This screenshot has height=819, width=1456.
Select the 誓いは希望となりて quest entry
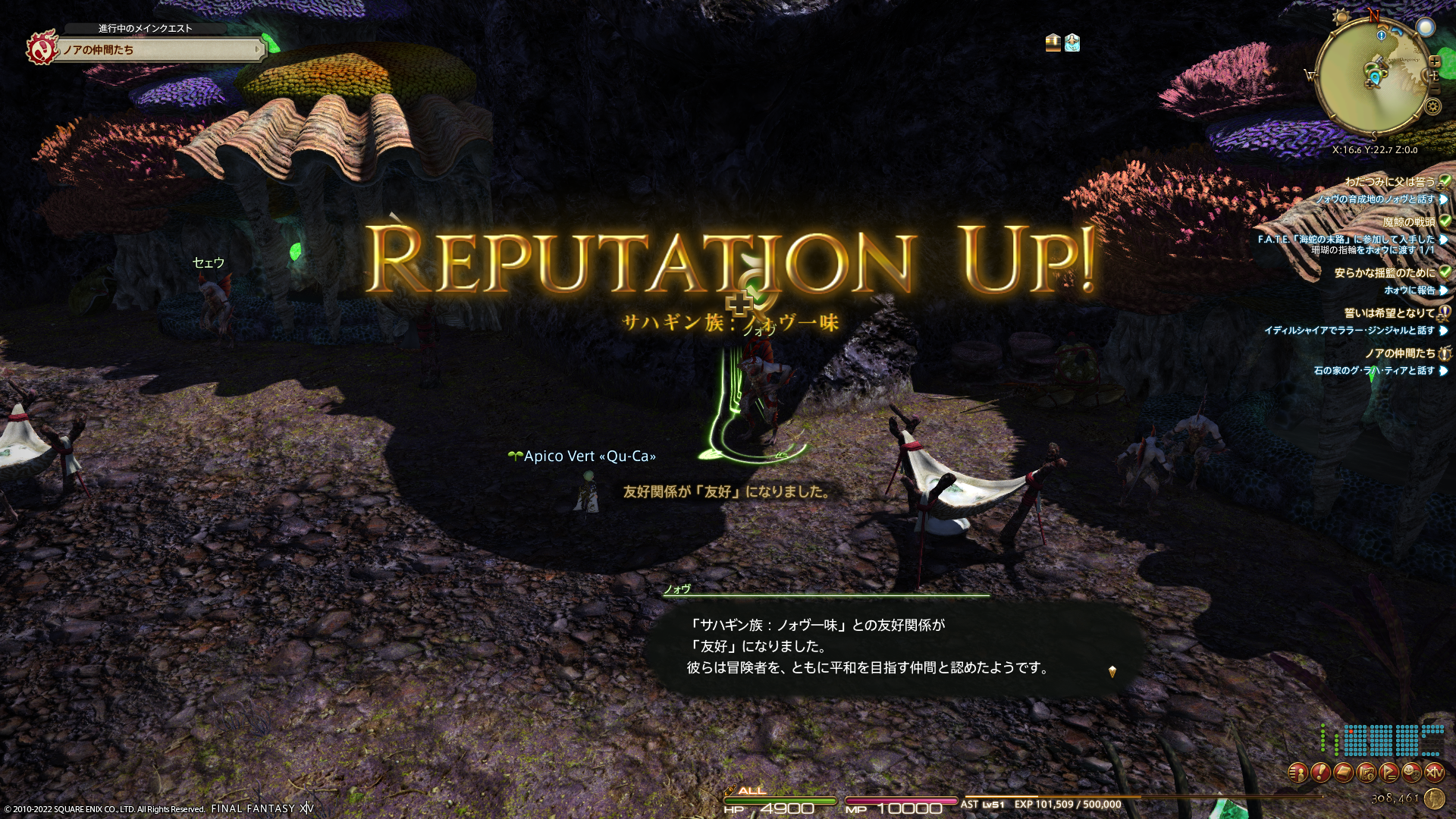click(1389, 312)
